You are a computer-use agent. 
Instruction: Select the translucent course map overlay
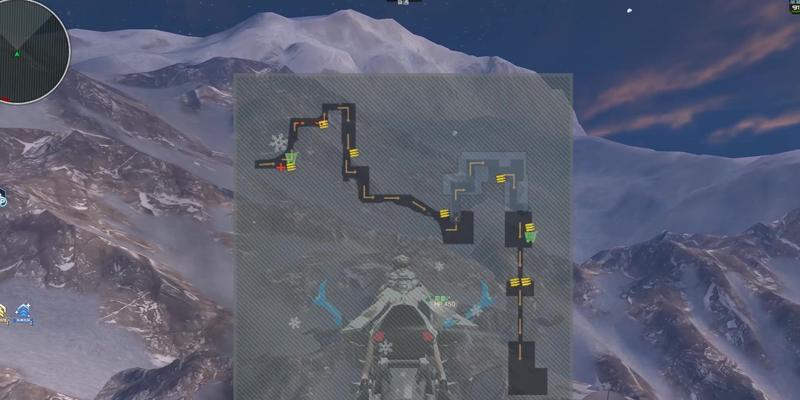403,235
